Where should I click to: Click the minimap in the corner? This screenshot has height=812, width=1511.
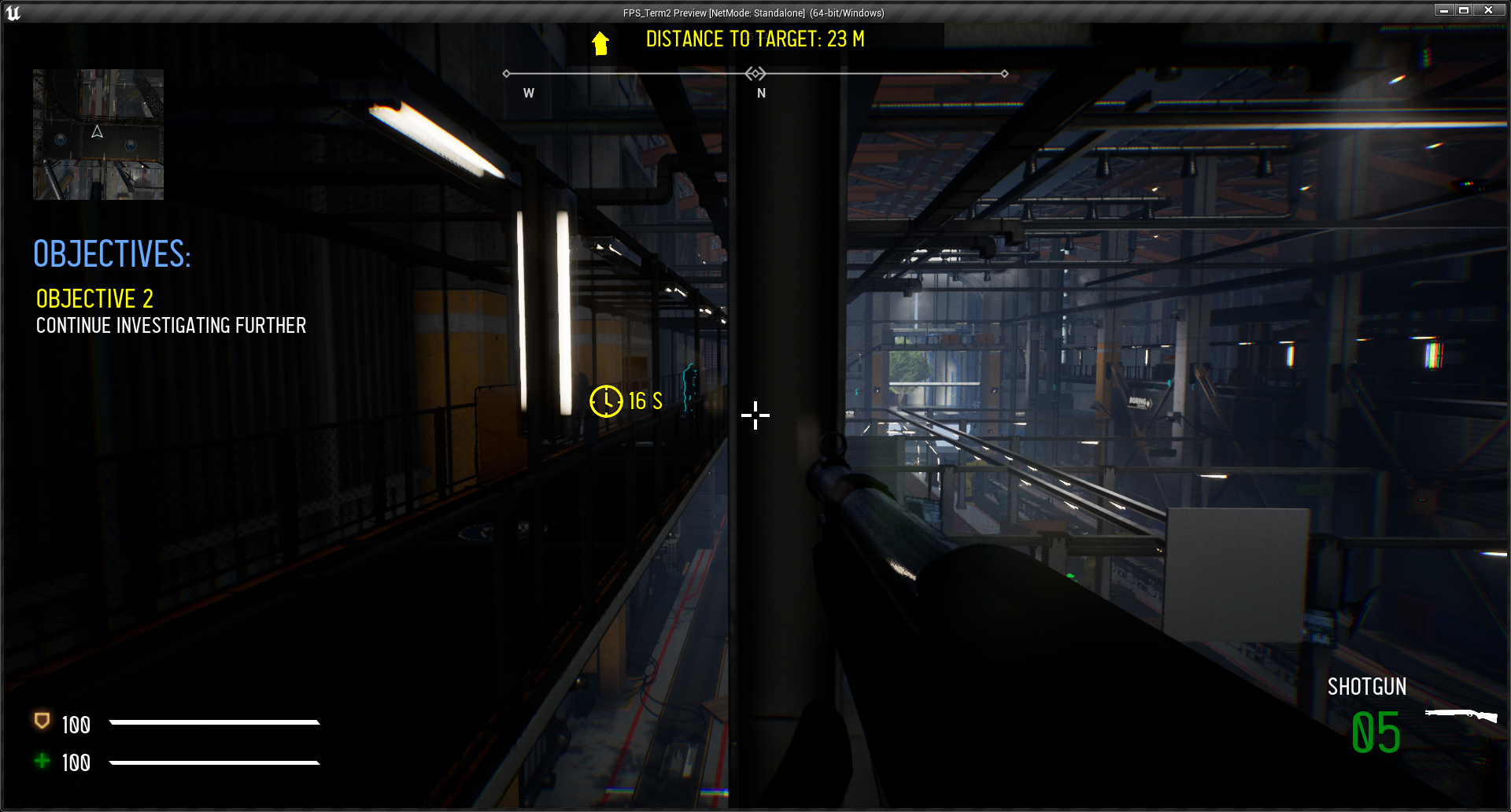98,135
